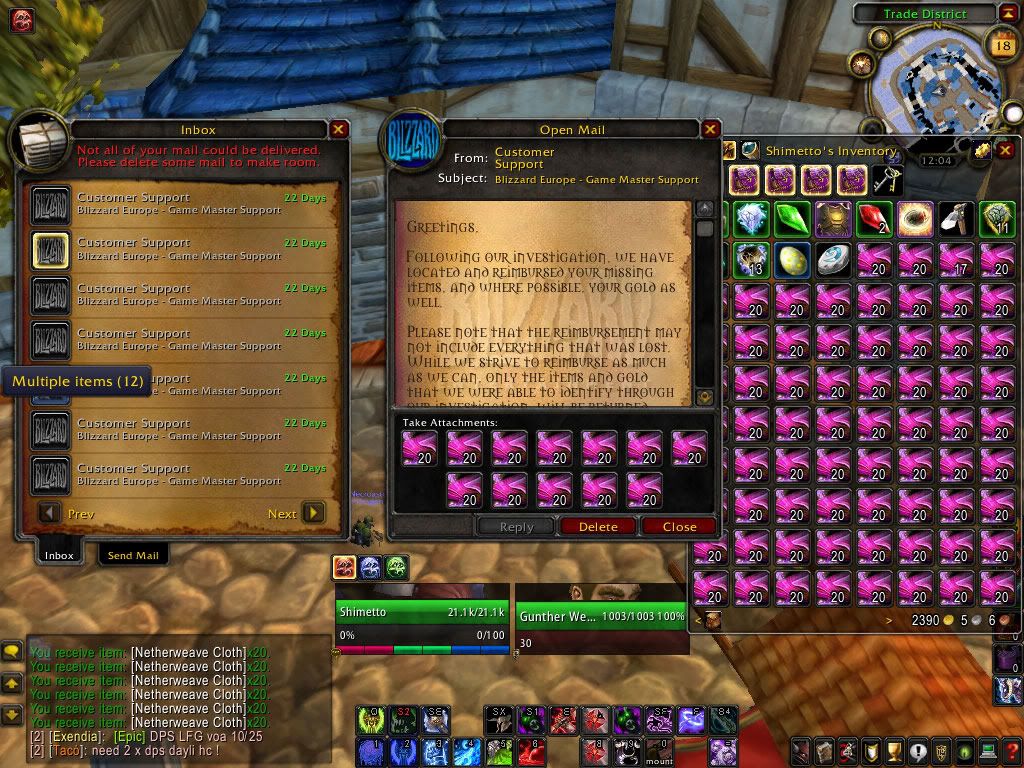Screen dimensions: 1024x768
Task: Click the Close button under mail attachments
Action: pos(679,526)
